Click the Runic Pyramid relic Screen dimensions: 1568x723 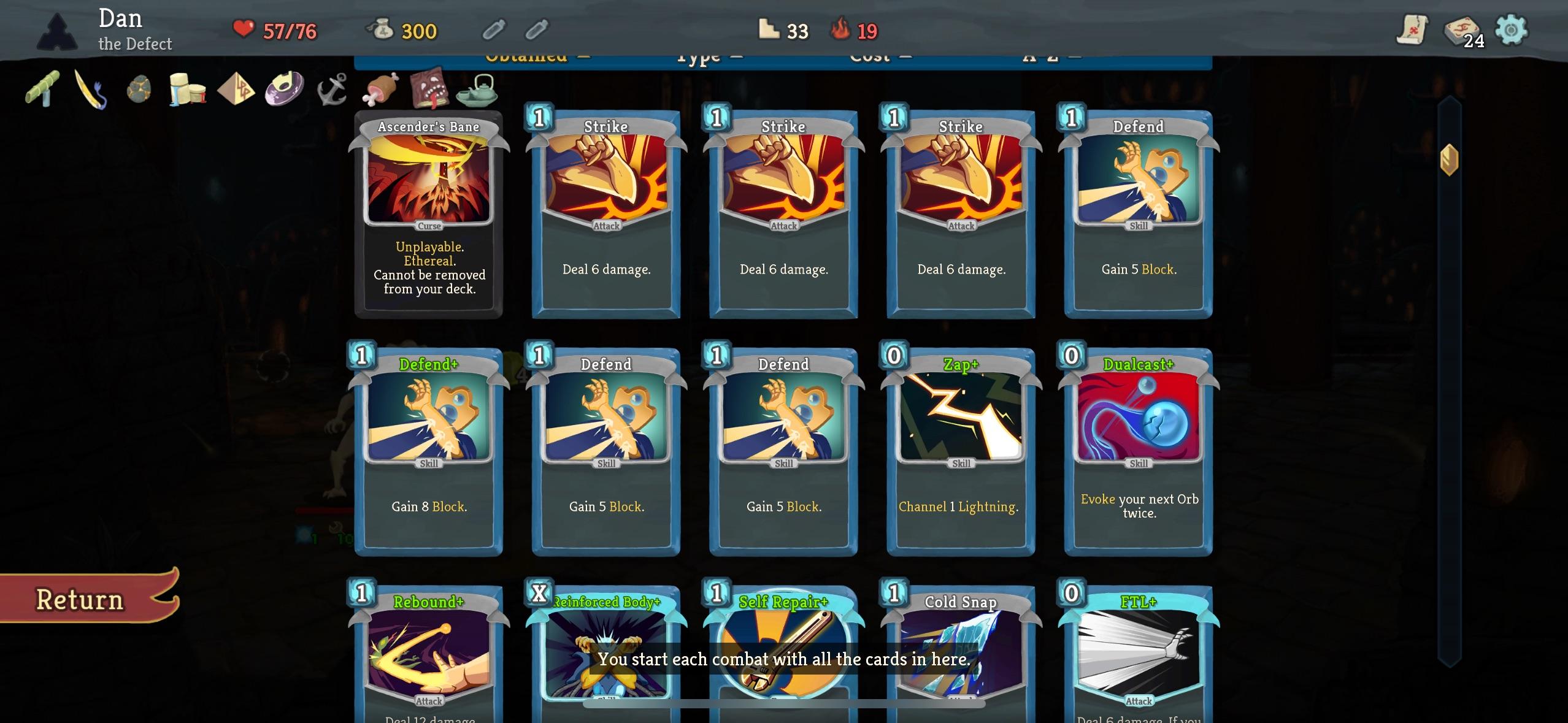pyautogui.click(x=238, y=90)
